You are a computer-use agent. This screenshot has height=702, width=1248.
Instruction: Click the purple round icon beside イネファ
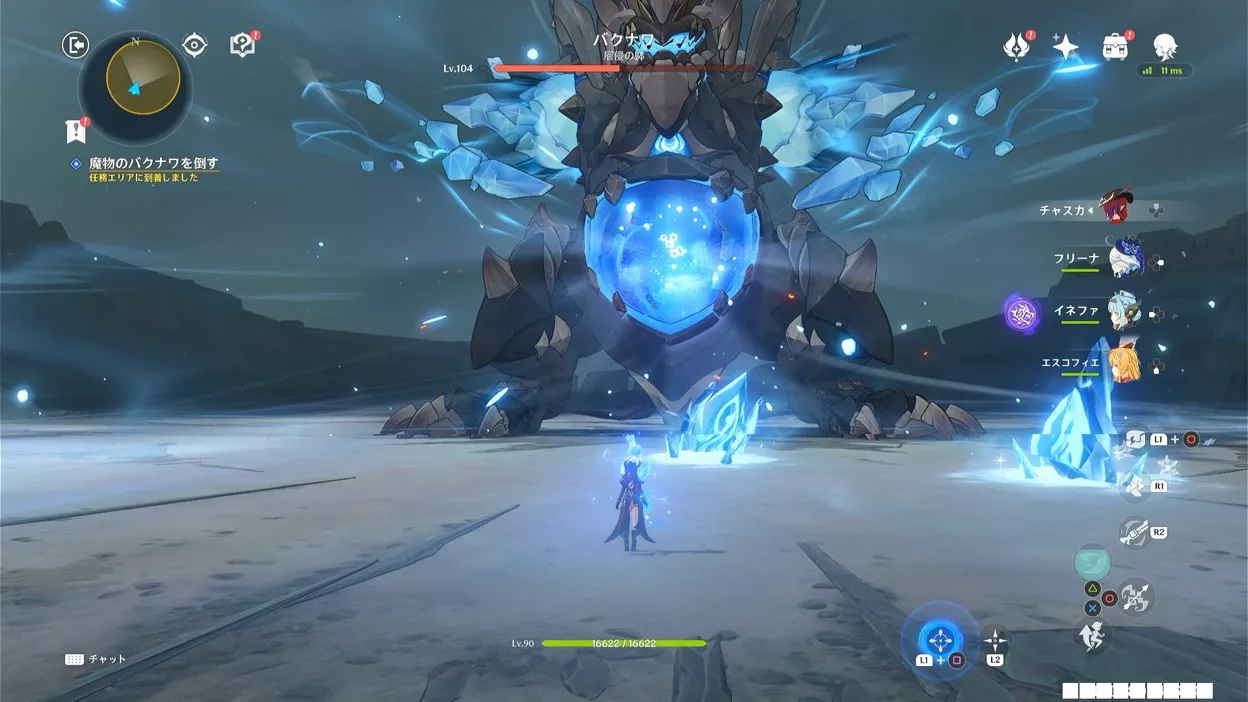1022,313
